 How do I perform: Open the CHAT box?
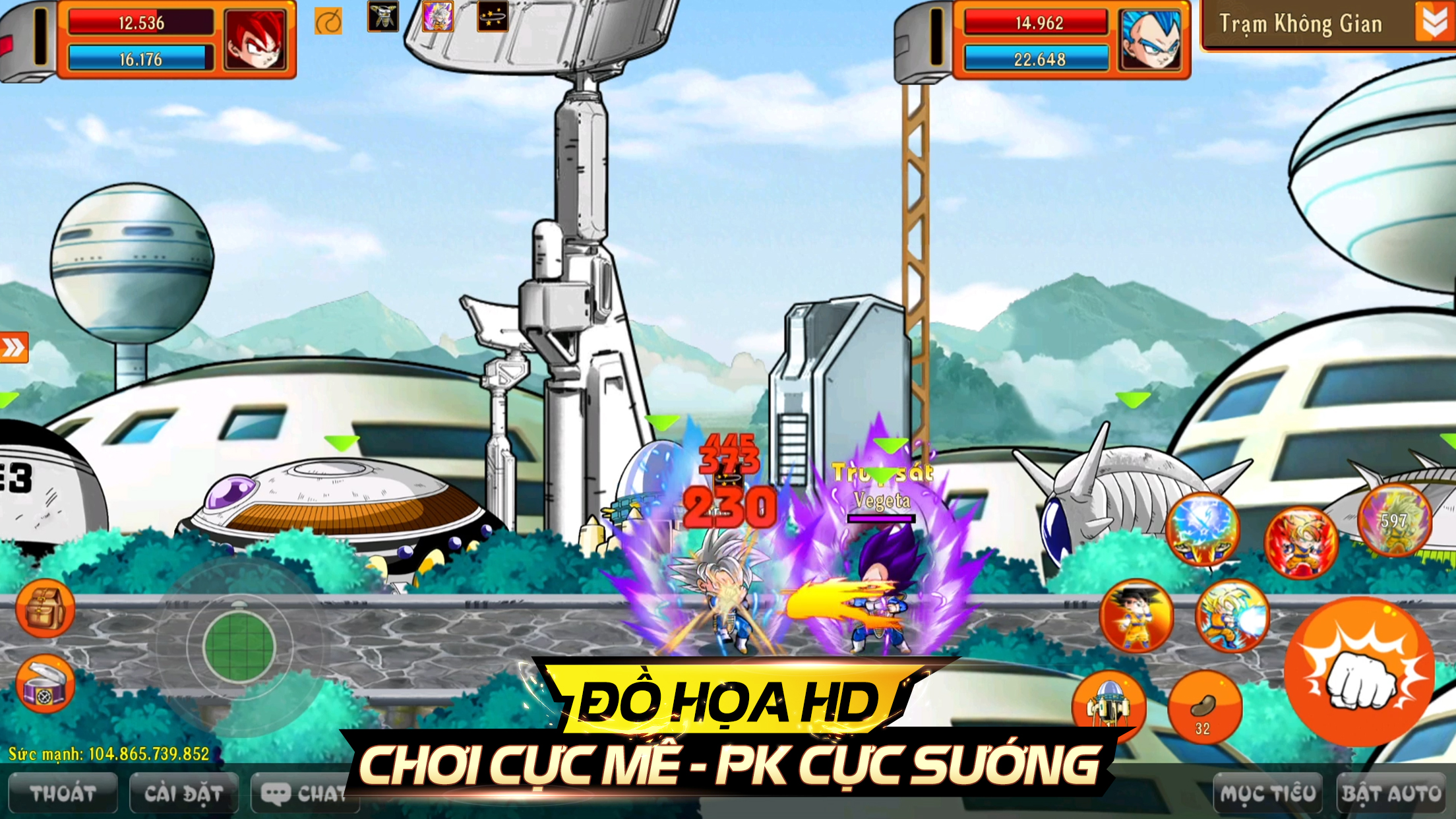point(303,793)
